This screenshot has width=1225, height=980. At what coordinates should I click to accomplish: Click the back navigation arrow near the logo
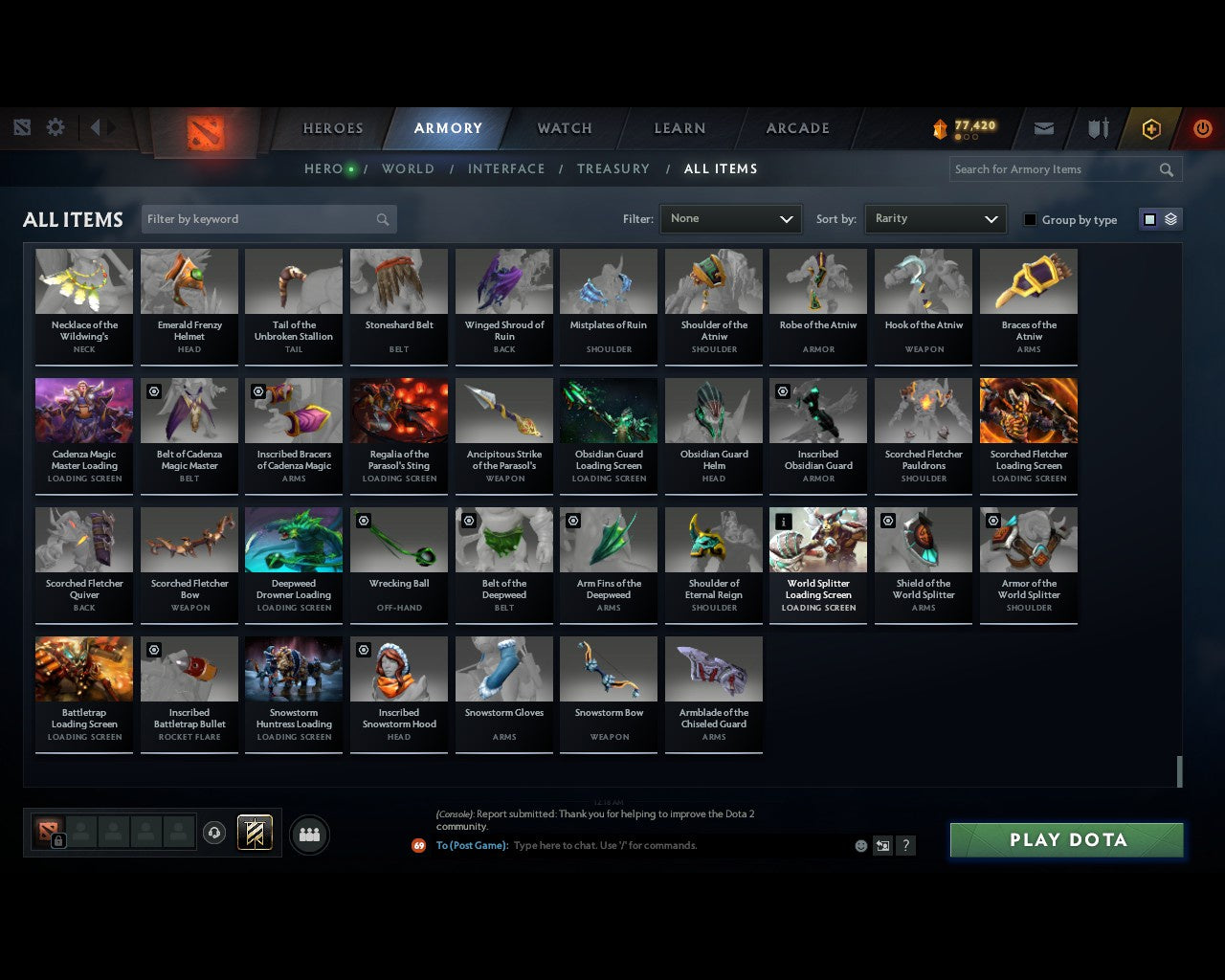[96, 126]
